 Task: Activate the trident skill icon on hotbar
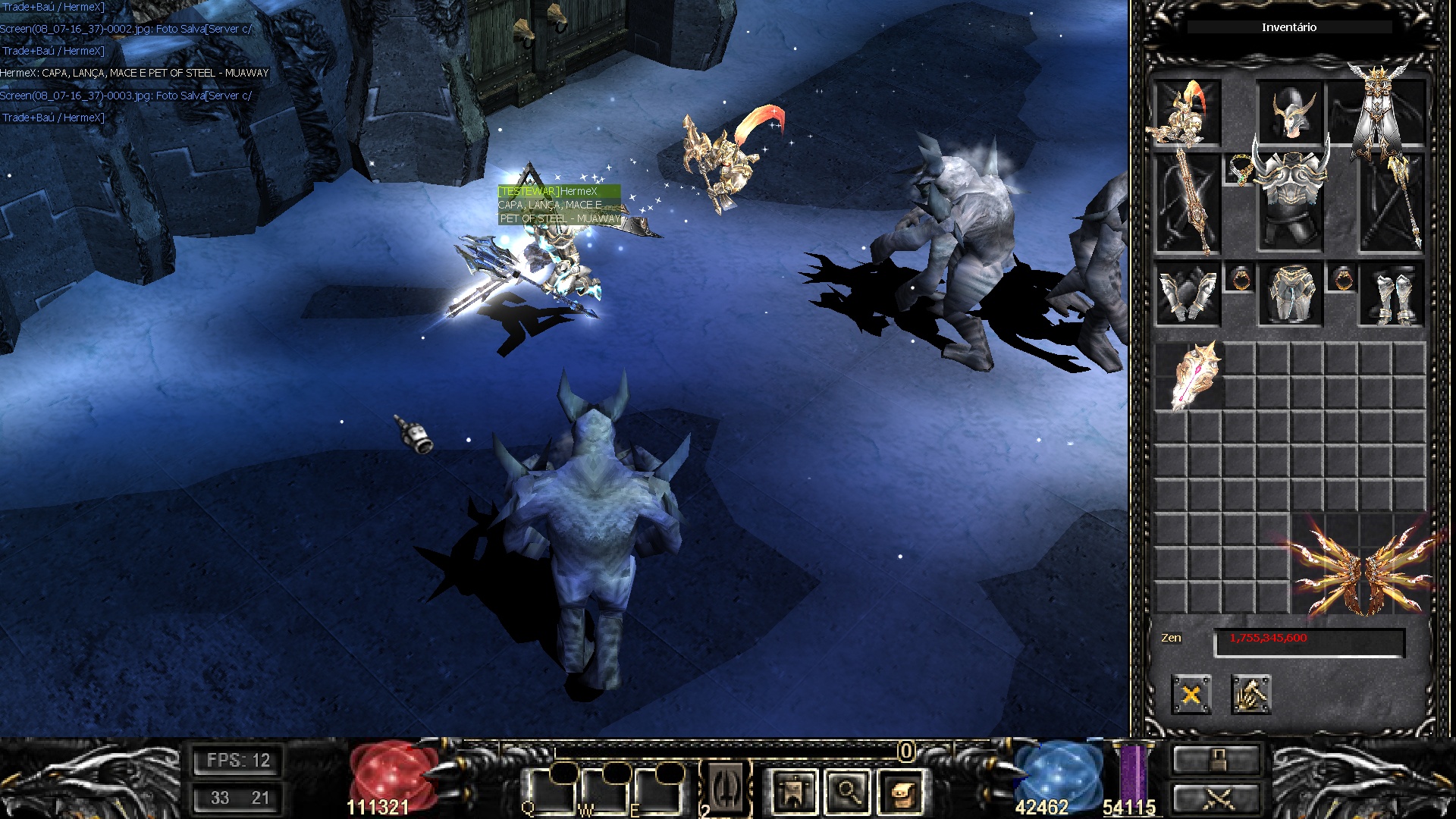[x=726, y=789]
